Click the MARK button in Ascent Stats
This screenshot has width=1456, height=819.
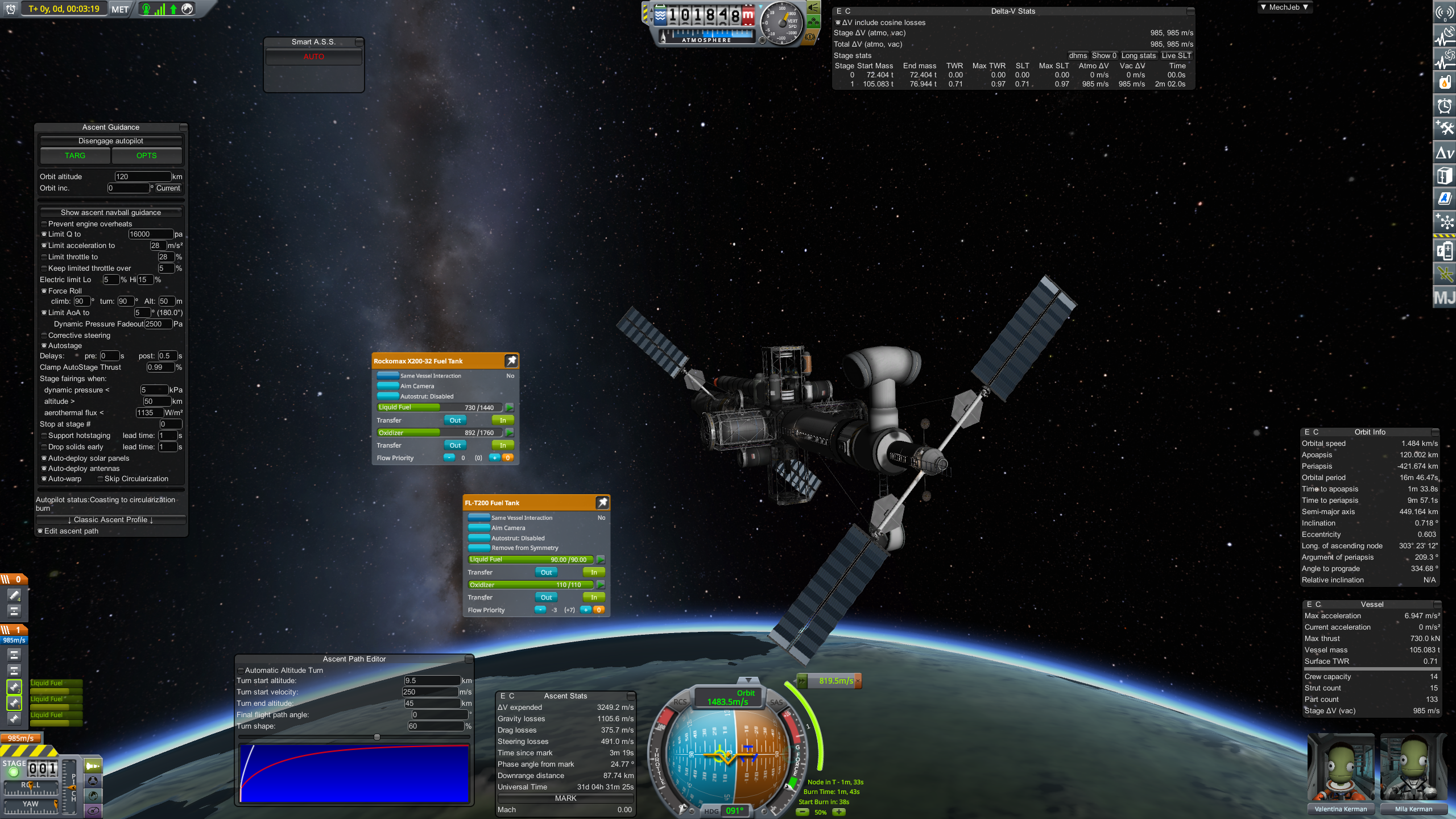pos(565,799)
